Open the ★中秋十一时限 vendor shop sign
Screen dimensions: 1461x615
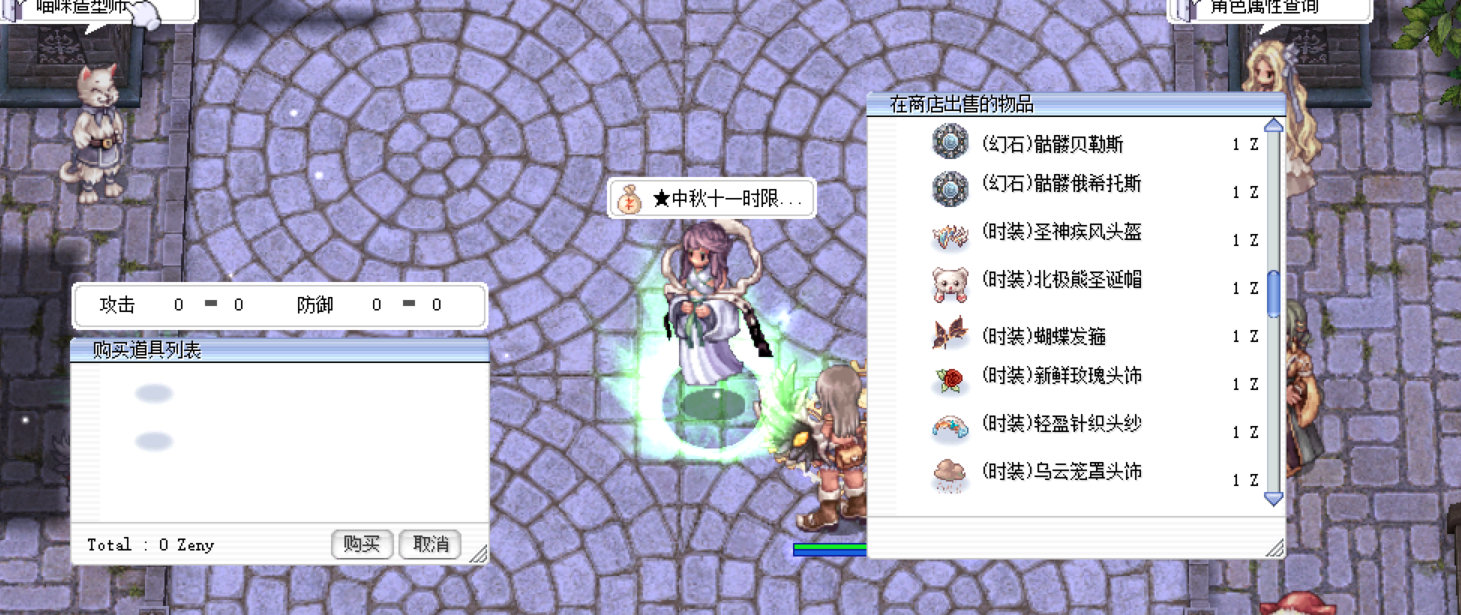pos(711,199)
